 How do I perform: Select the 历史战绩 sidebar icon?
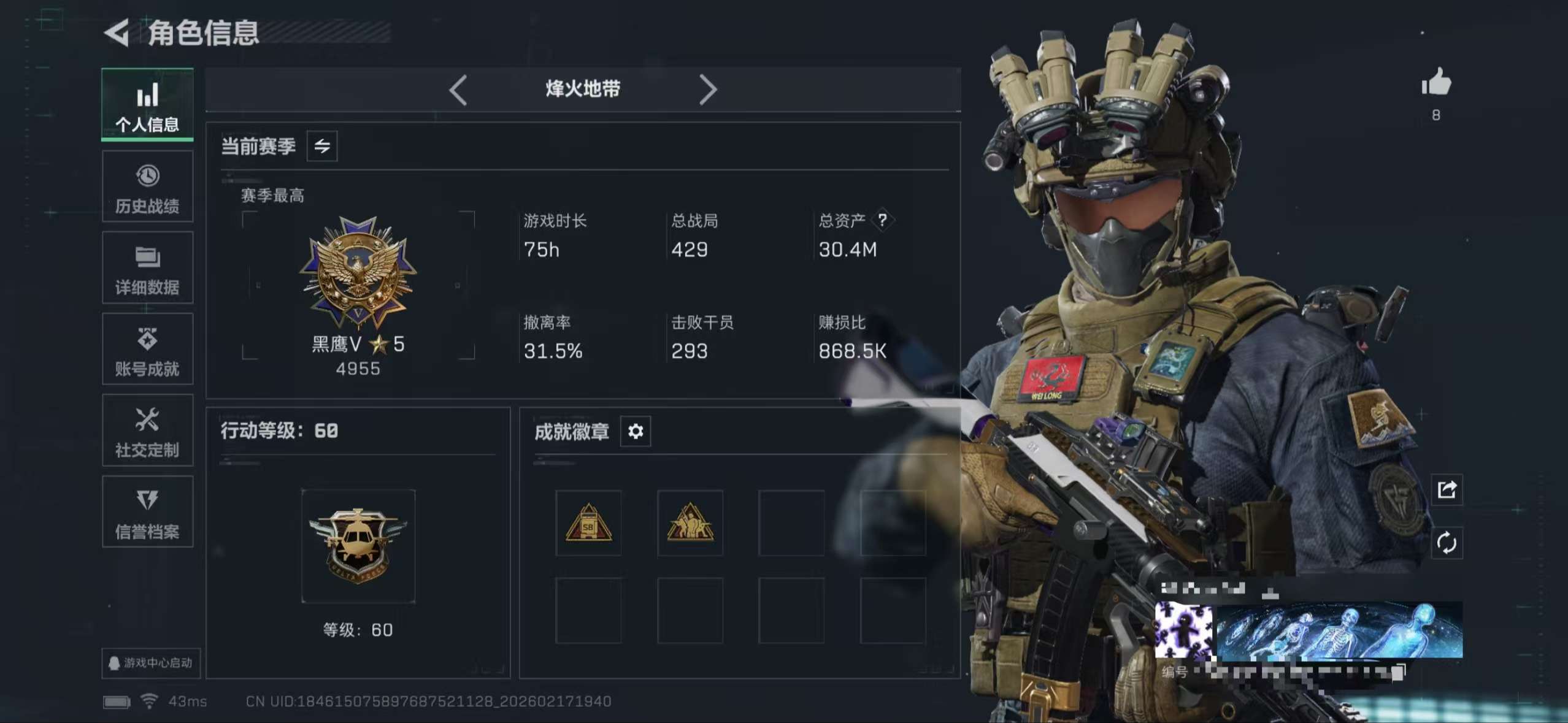(147, 187)
